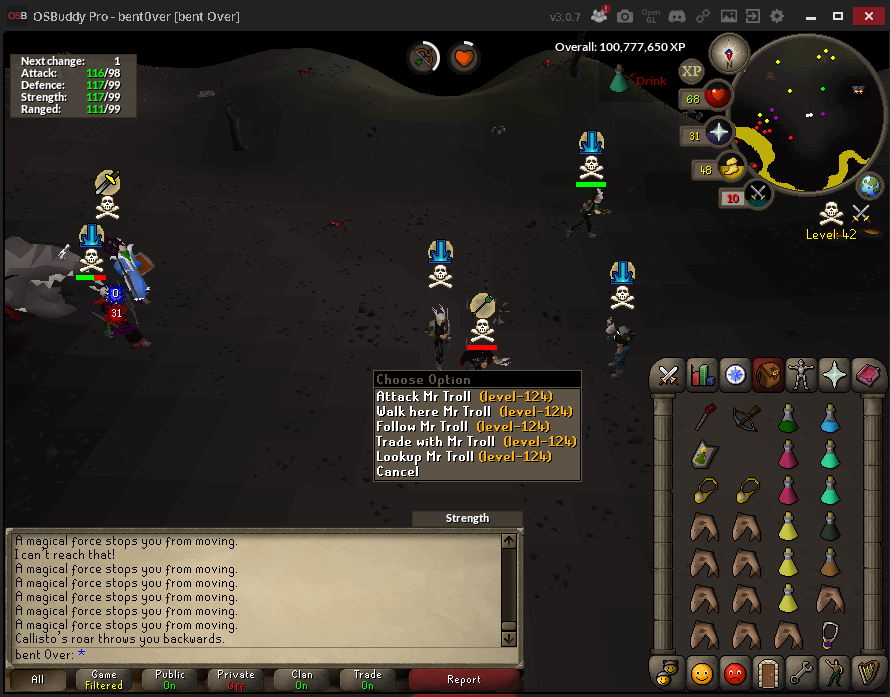Open the Worn Equipment tab
Image resolution: width=890 pixels, height=697 pixels.
[800, 375]
